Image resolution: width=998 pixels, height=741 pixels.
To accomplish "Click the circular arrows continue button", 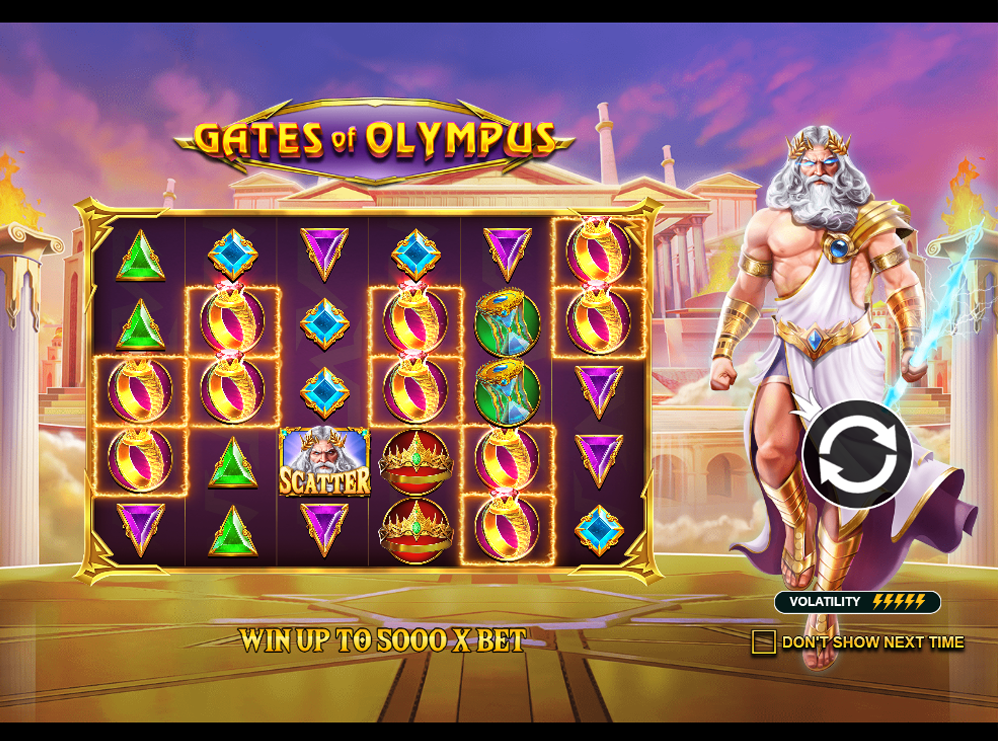I will 856,454.
